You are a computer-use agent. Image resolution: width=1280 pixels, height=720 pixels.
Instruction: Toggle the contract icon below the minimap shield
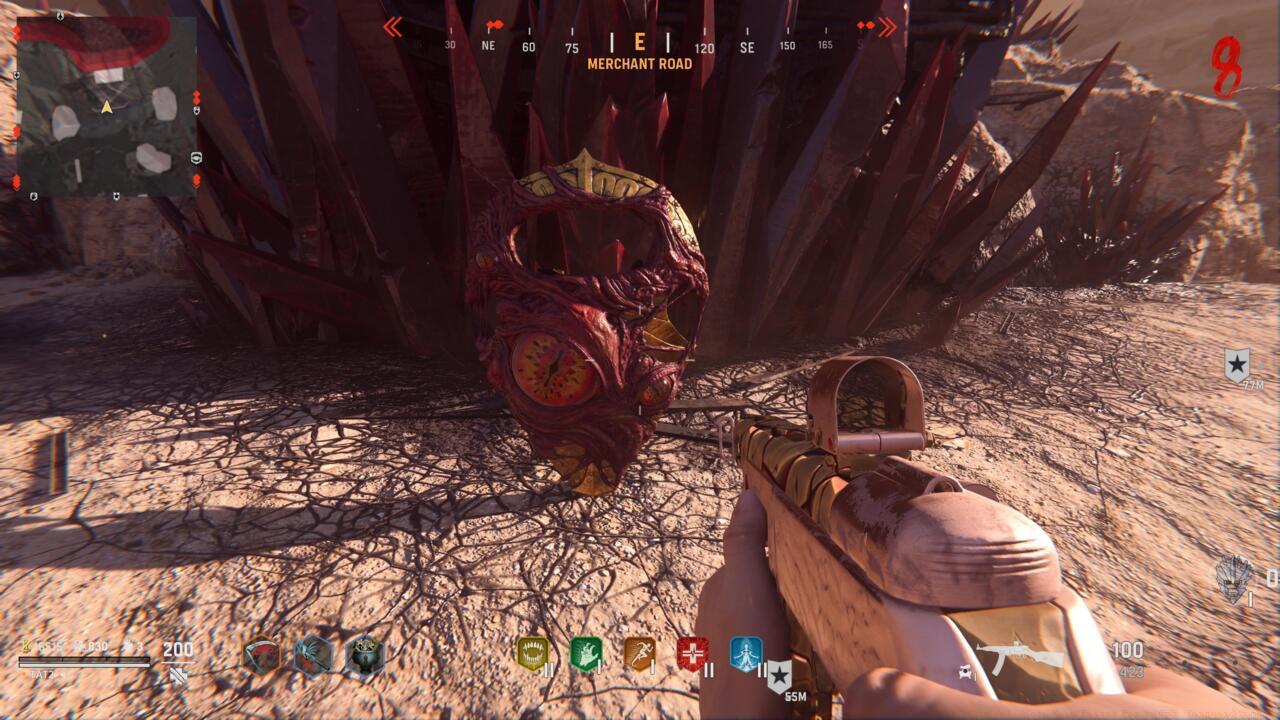[x=197, y=158]
